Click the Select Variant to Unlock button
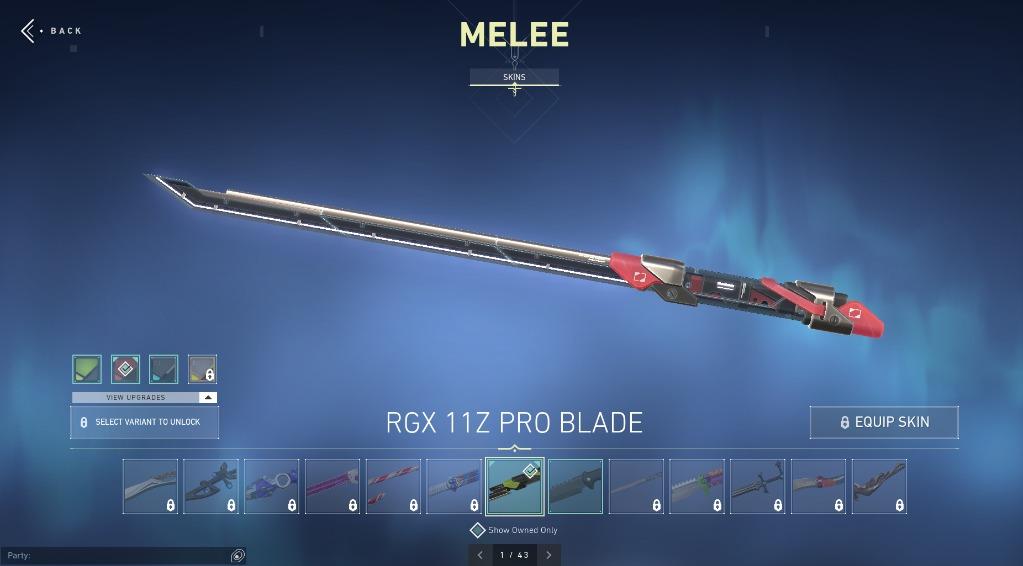This screenshot has height=566, width=1023. pos(144,422)
